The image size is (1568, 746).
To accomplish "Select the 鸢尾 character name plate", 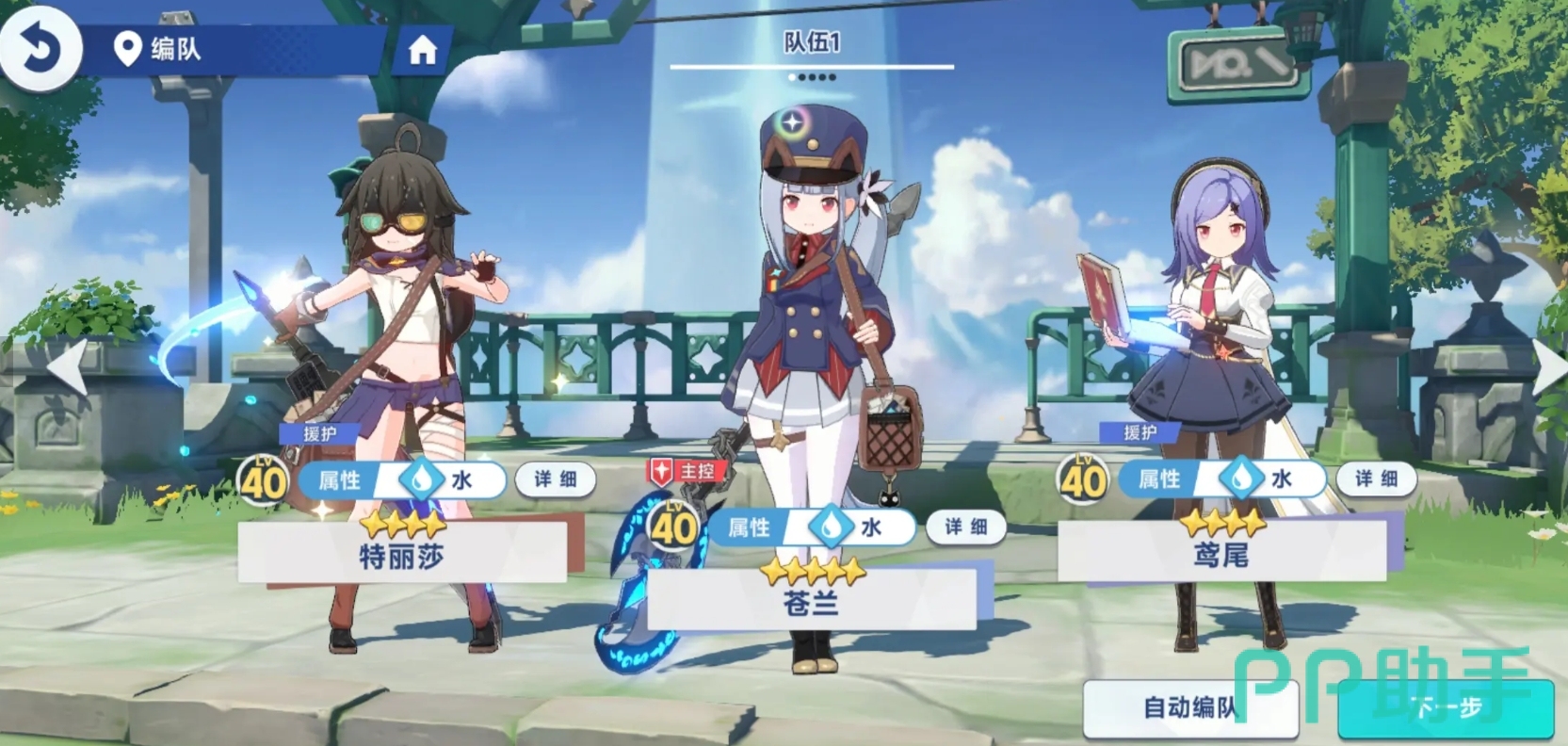I will pos(1221,555).
